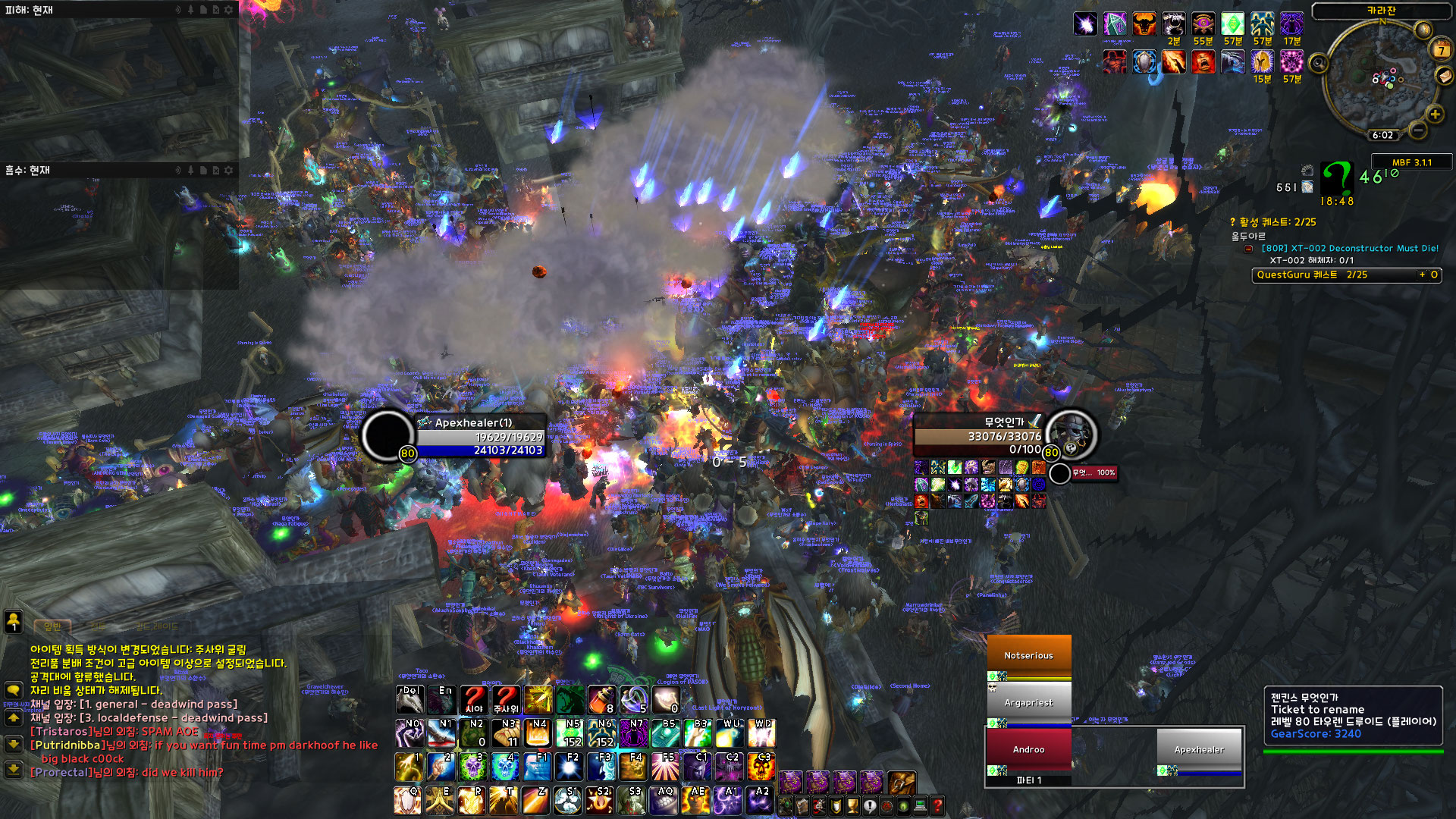1456x819 pixels.
Task: Switch to the 일반 chat tab
Action: pyautogui.click(x=52, y=626)
